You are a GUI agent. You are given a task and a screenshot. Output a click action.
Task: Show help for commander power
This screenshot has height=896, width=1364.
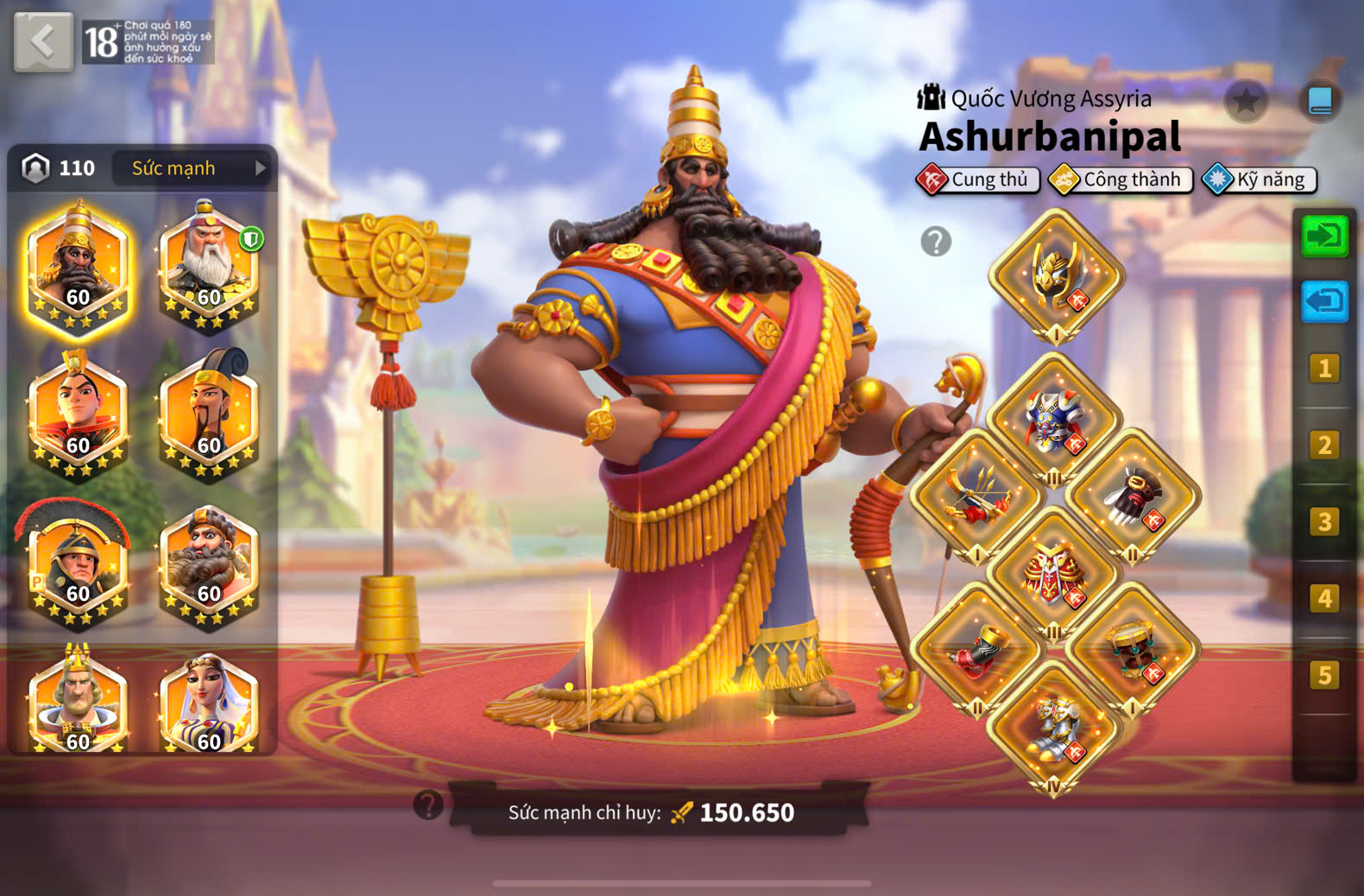(x=428, y=805)
